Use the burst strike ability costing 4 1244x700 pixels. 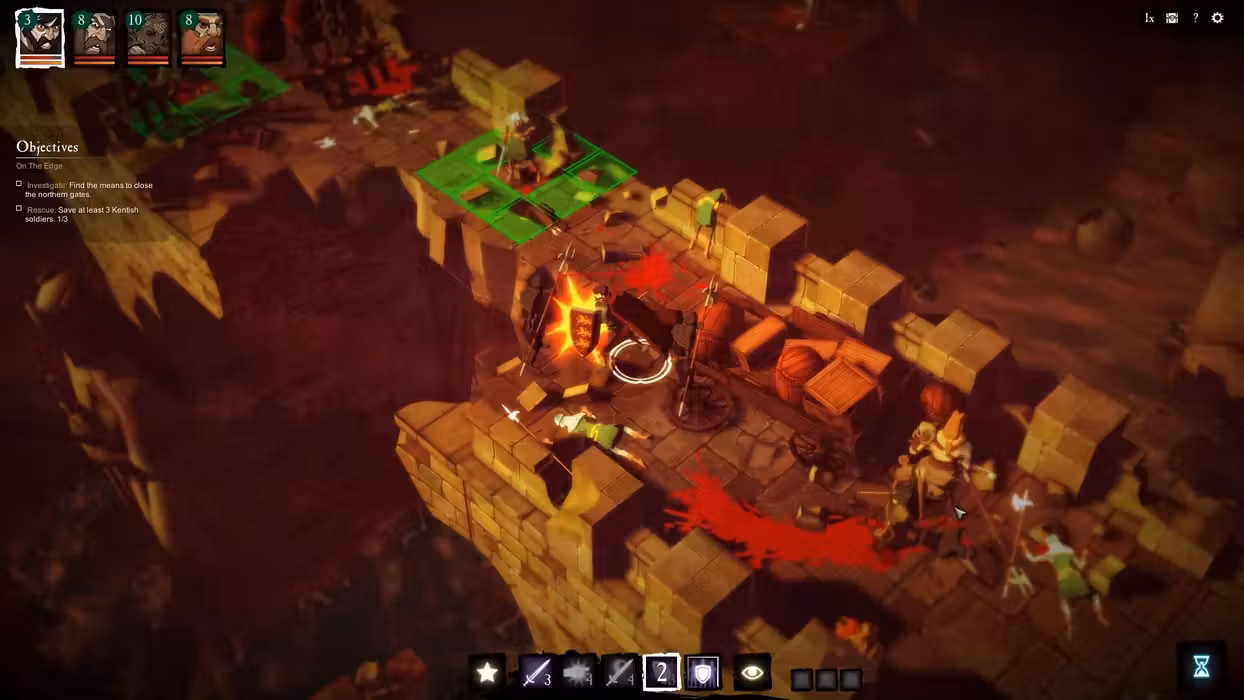coord(578,672)
